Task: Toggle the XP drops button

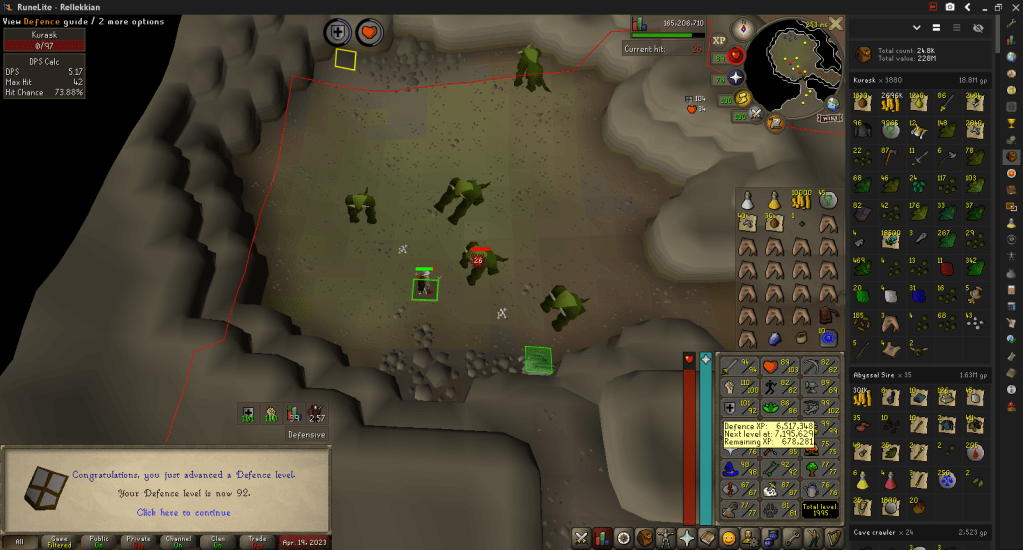Action: point(718,41)
